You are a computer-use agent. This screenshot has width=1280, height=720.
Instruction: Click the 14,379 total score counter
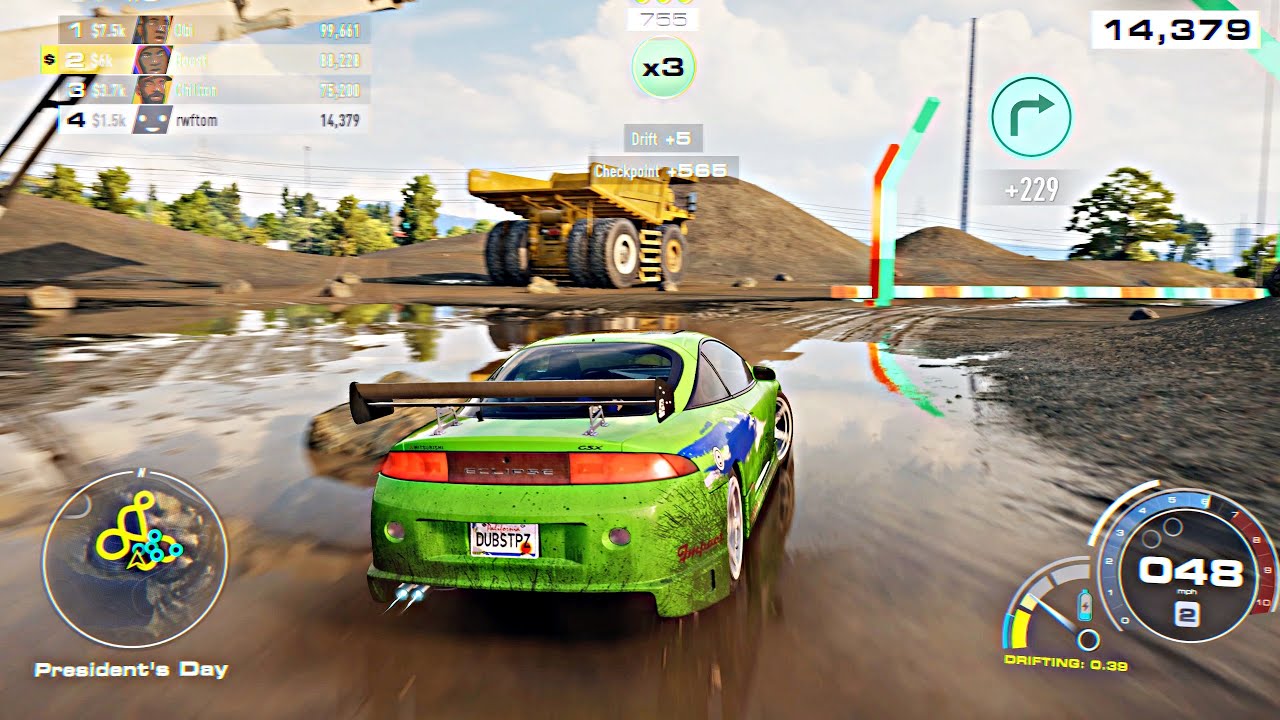tap(1177, 30)
